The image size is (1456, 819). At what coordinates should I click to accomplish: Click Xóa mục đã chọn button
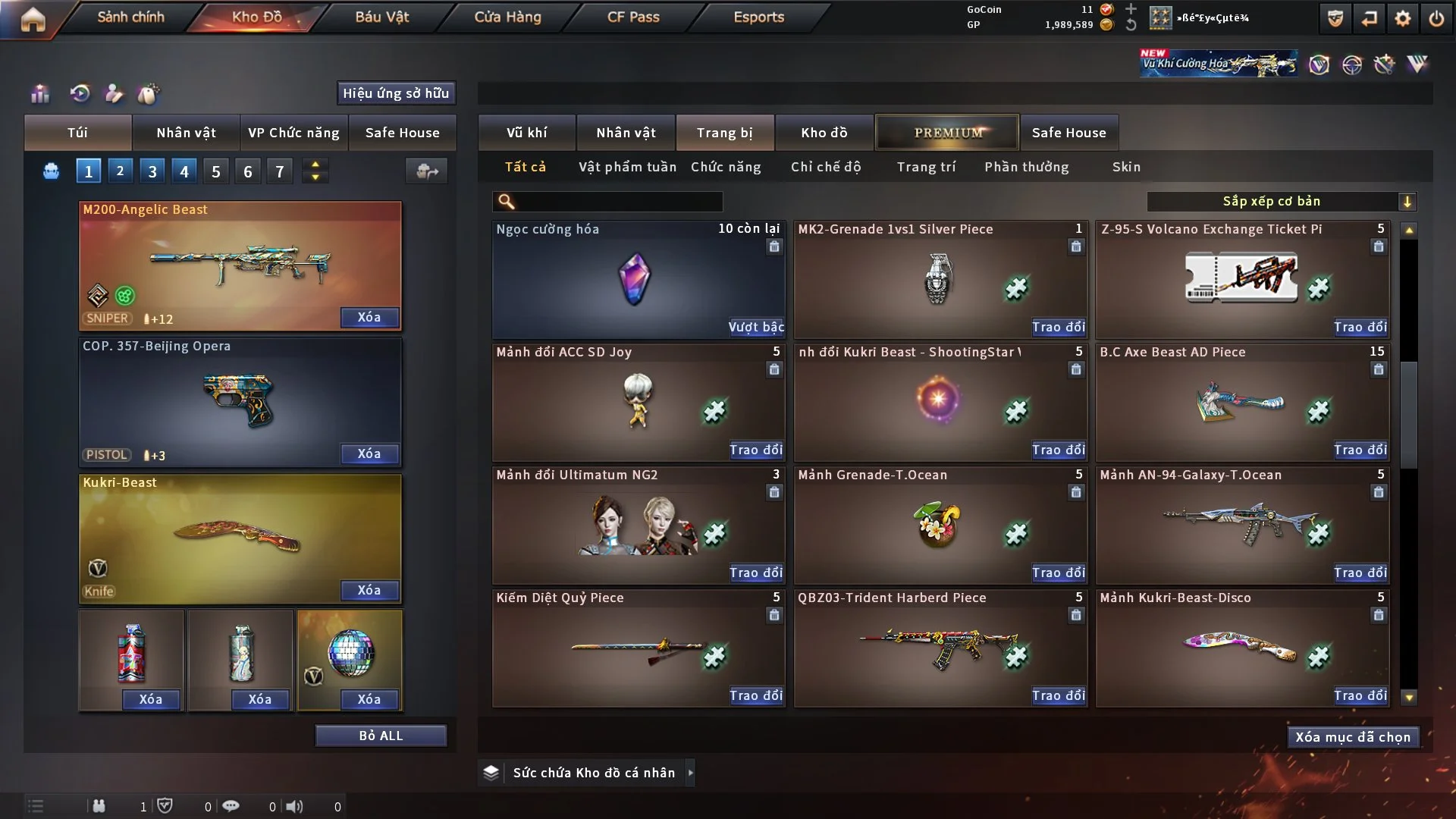pyautogui.click(x=1353, y=737)
